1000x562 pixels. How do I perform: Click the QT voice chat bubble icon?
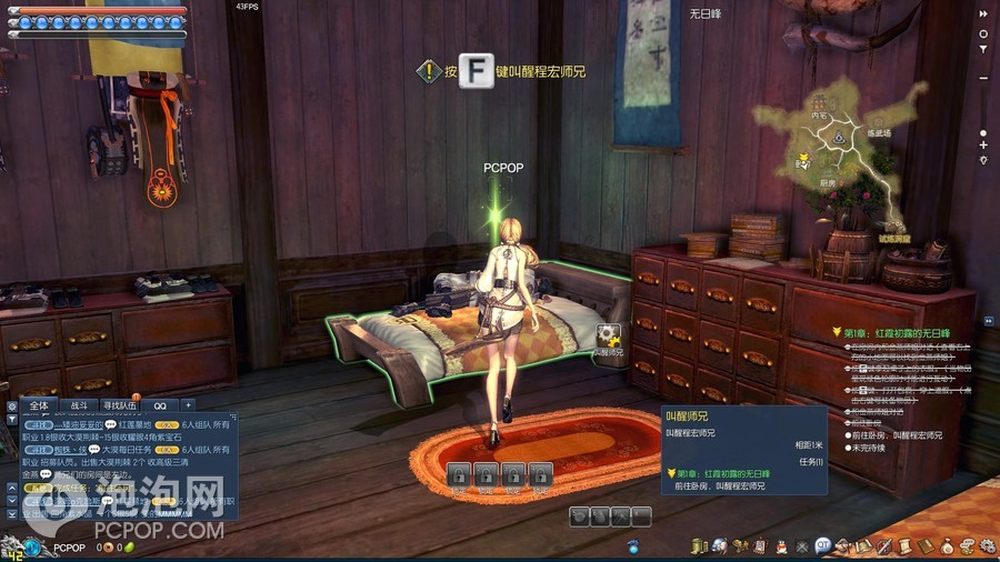(823, 545)
